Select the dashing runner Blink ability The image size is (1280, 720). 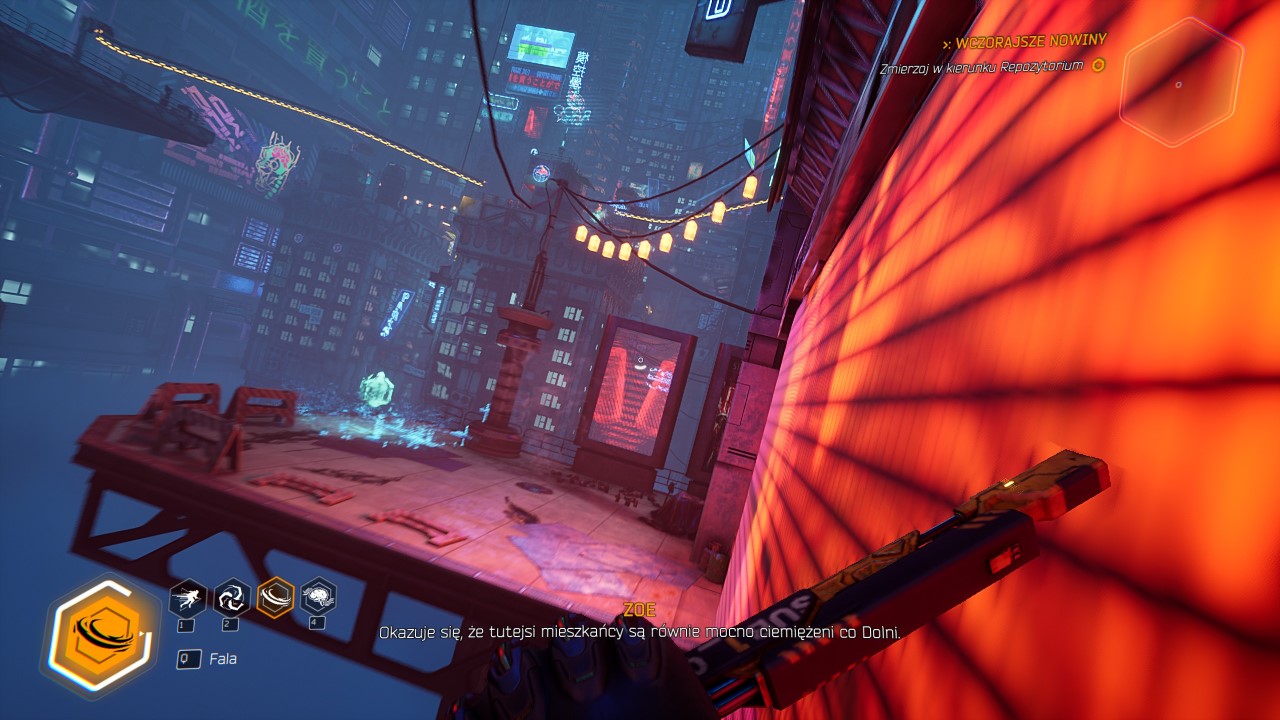188,598
